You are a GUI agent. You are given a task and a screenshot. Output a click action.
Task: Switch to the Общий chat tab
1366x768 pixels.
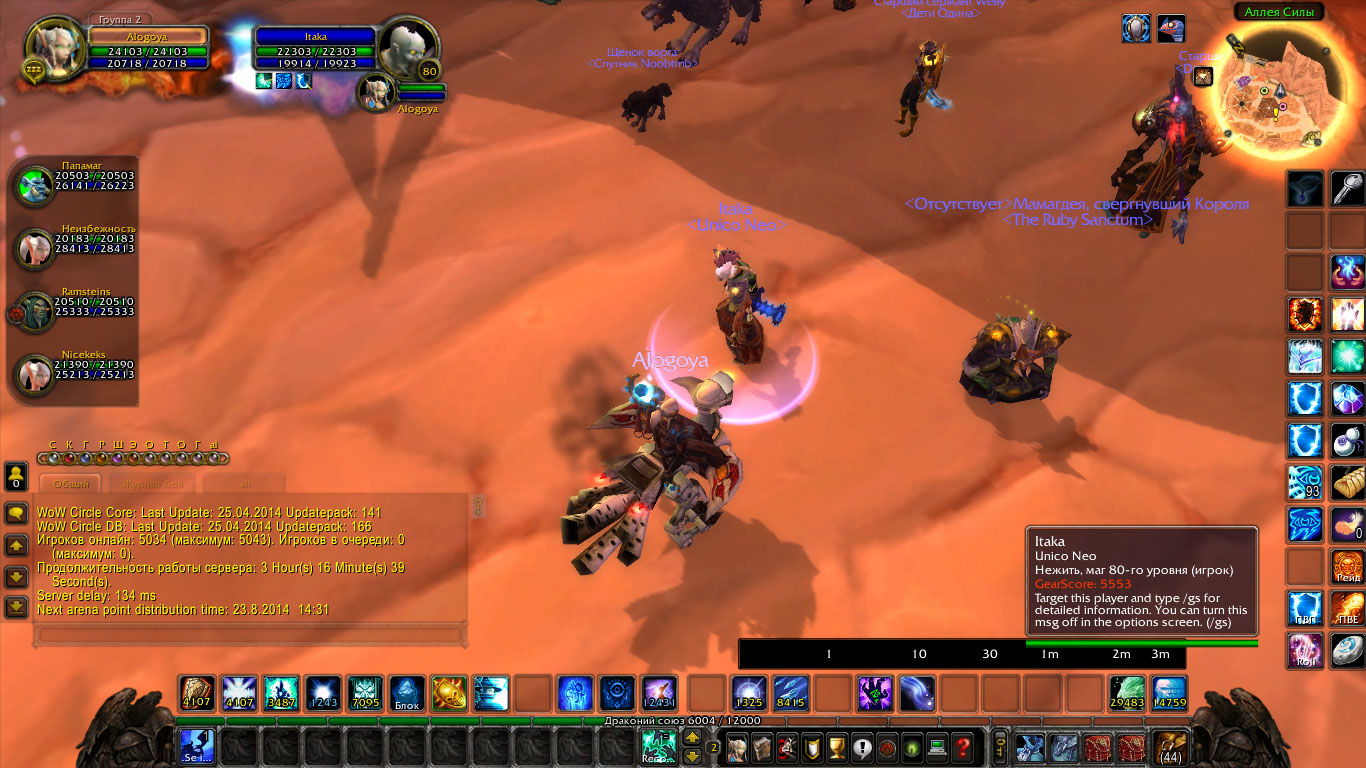(71, 484)
